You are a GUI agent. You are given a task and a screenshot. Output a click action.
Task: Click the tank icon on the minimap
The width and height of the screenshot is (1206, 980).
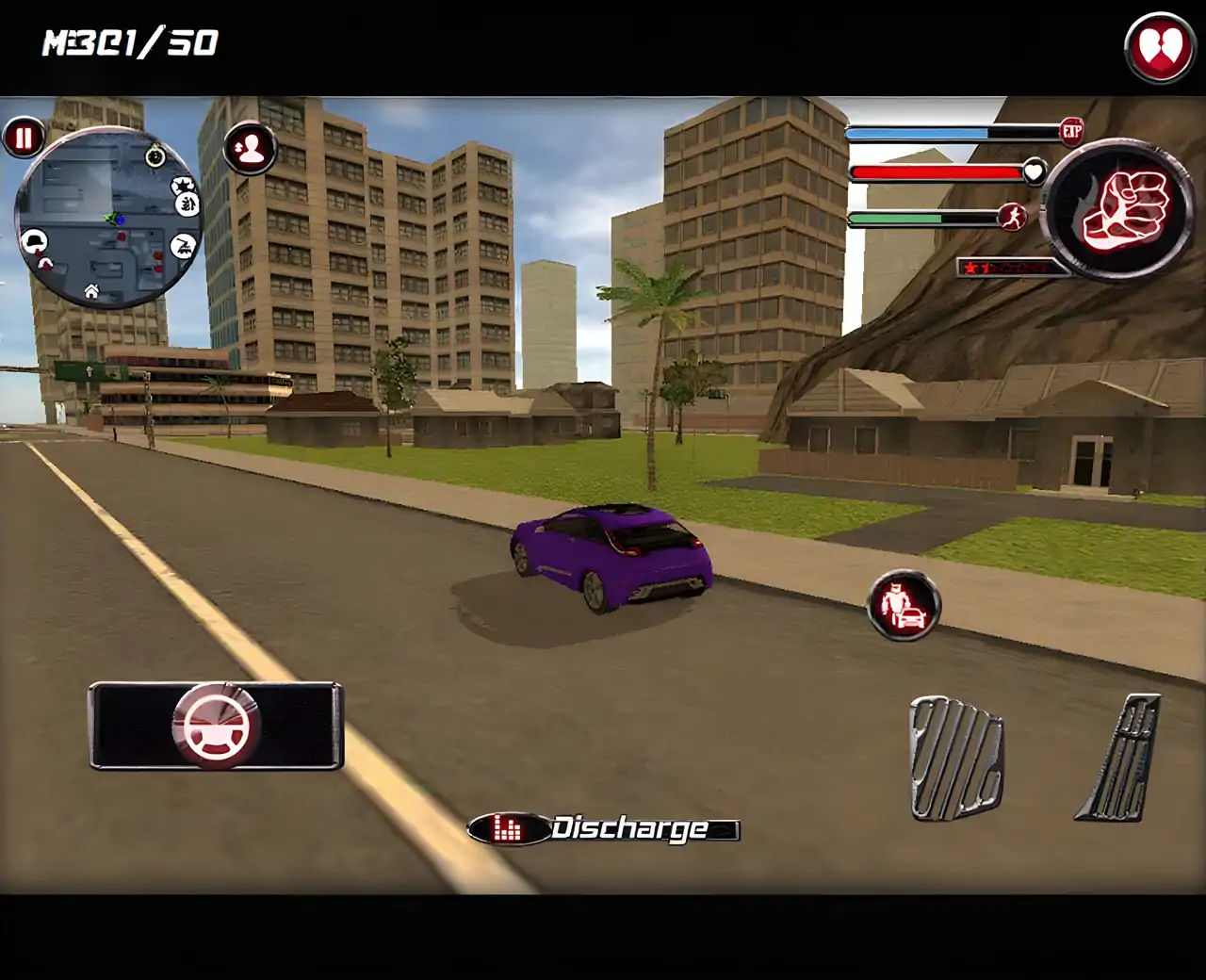[184, 244]
